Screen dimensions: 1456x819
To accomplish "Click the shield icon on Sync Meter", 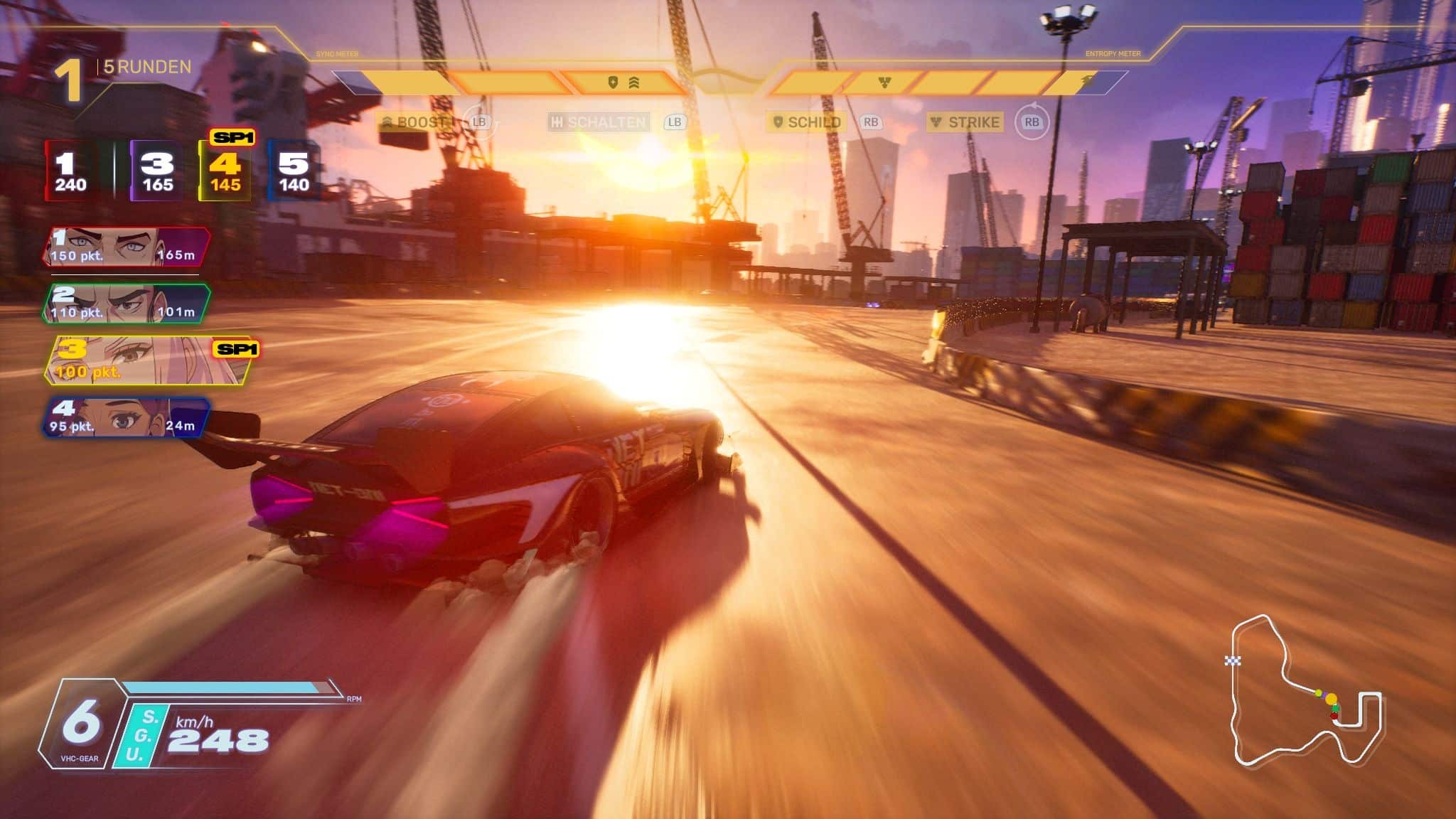I will (613, 82).
